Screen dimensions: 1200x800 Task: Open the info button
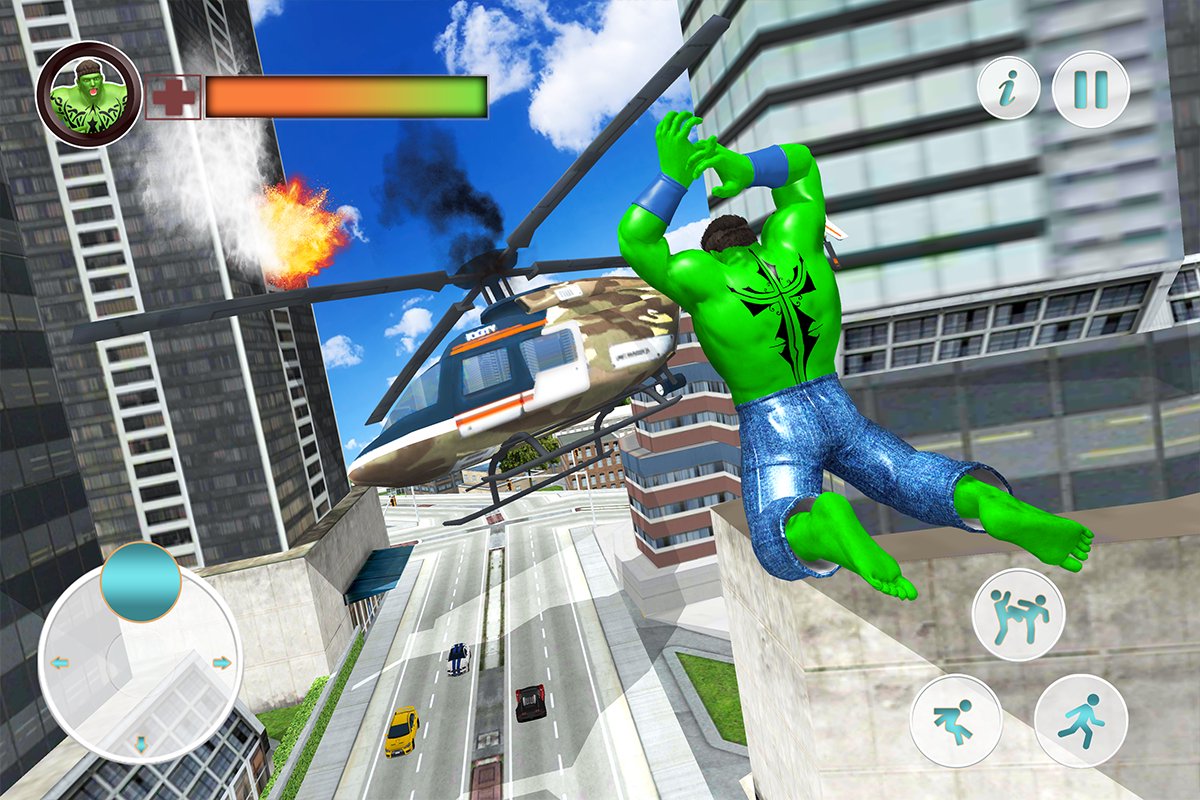point(1008,89)
